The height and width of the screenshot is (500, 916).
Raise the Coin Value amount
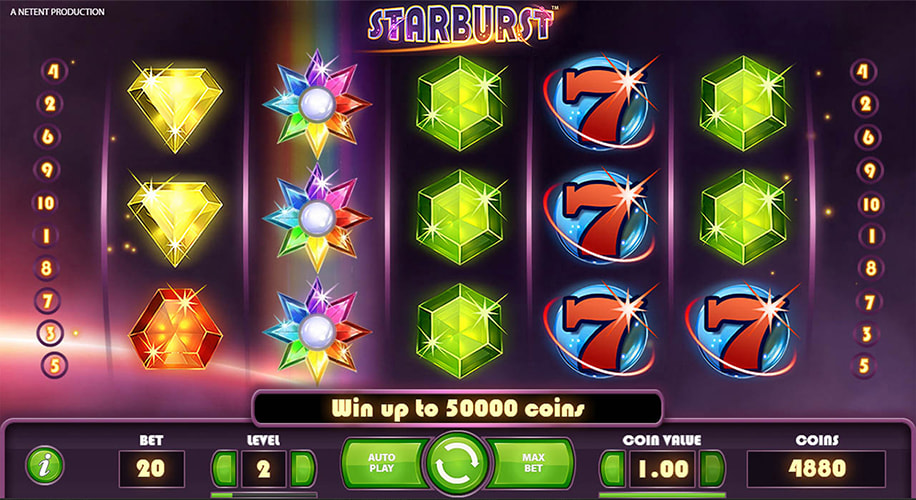[x=713, y=468]
